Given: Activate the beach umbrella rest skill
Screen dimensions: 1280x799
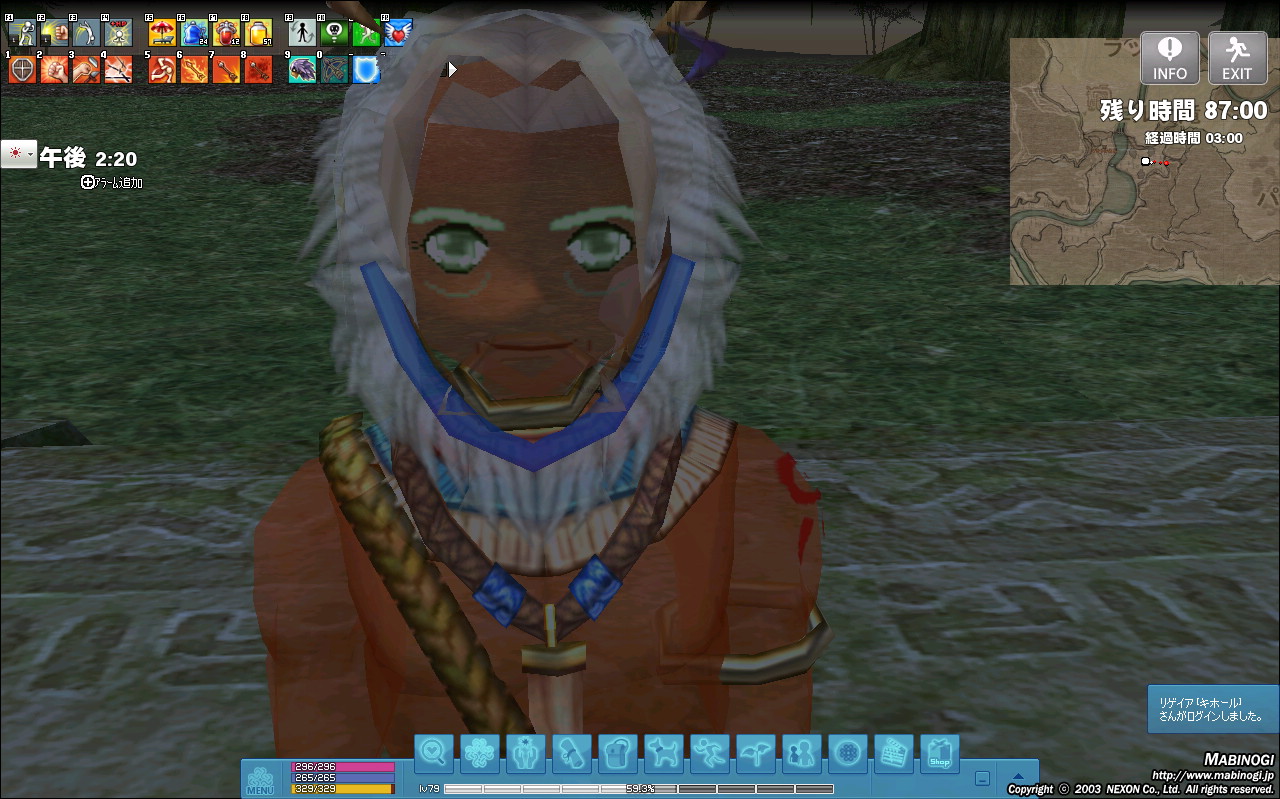Looking at the screenshot, I should point(162,33).
